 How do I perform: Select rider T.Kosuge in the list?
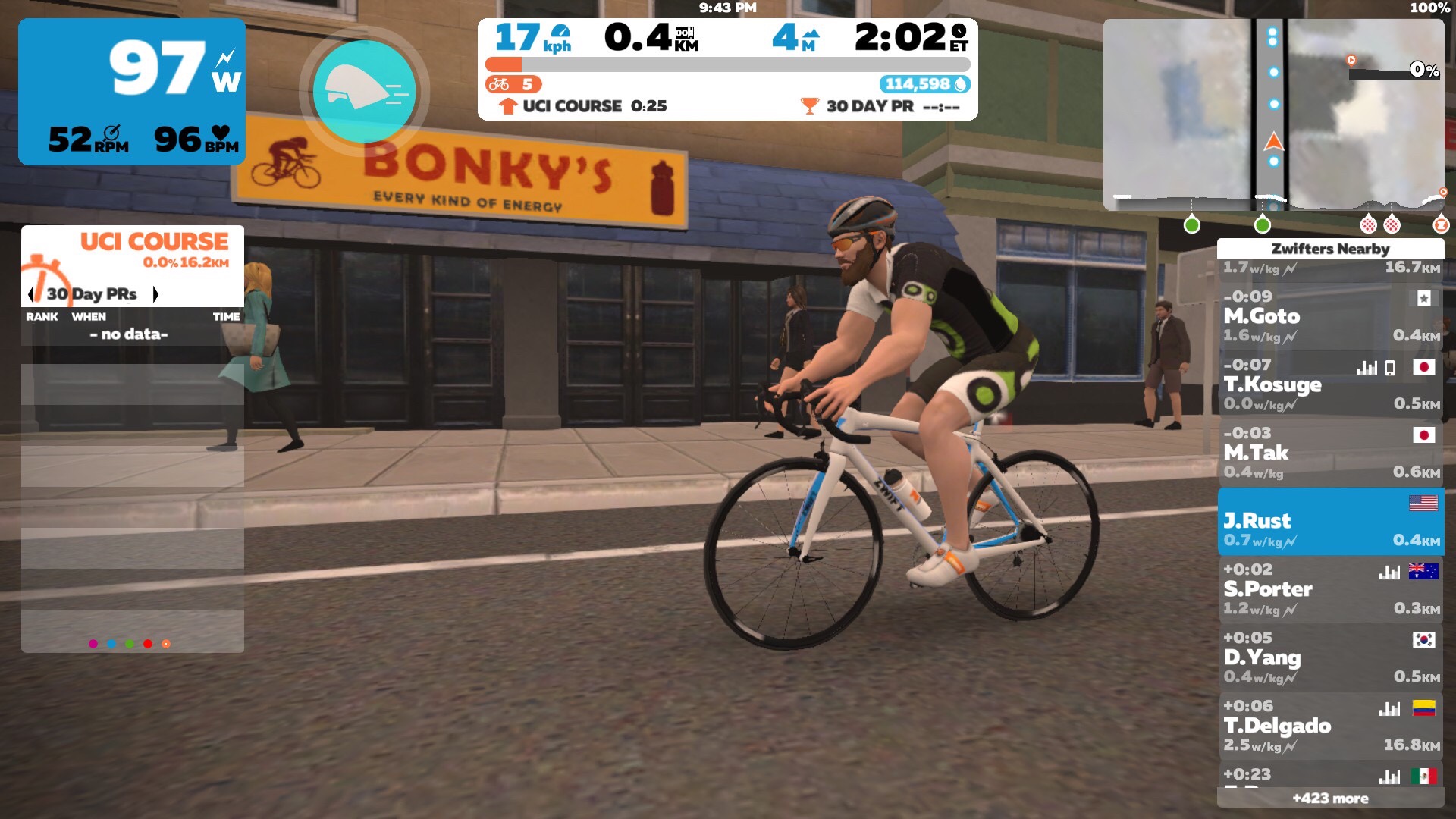(1330, 385)
